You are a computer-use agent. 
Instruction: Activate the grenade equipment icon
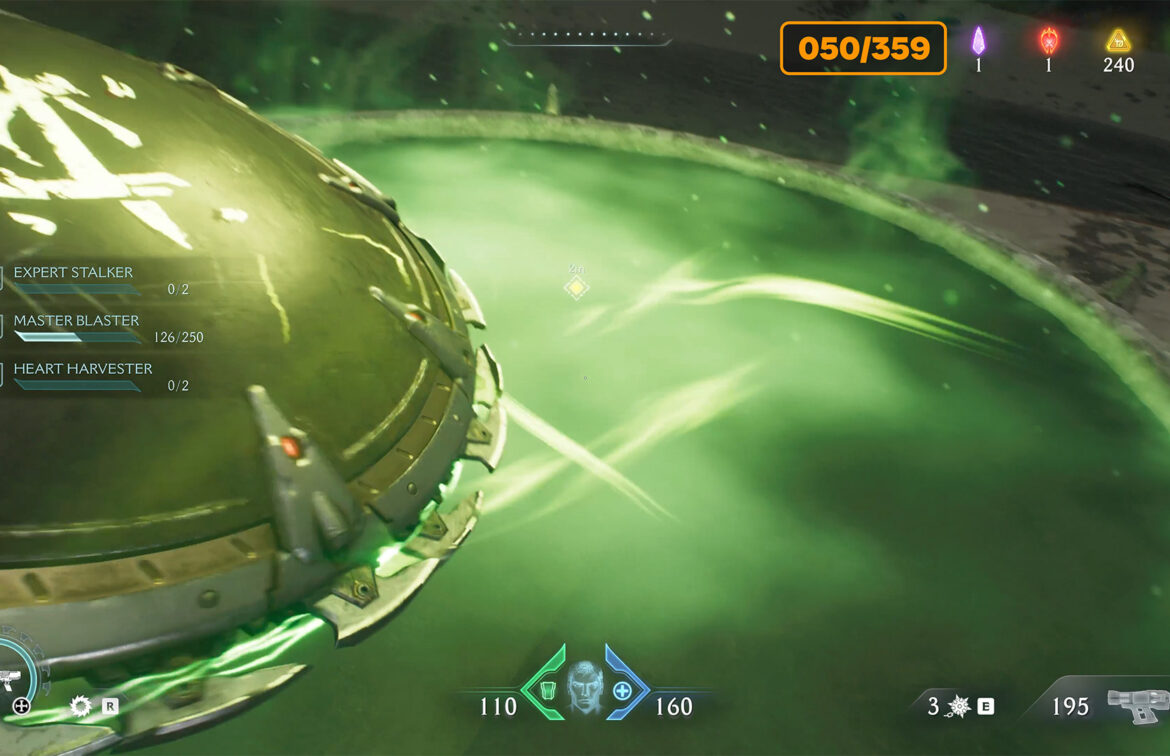click(959, 707)
